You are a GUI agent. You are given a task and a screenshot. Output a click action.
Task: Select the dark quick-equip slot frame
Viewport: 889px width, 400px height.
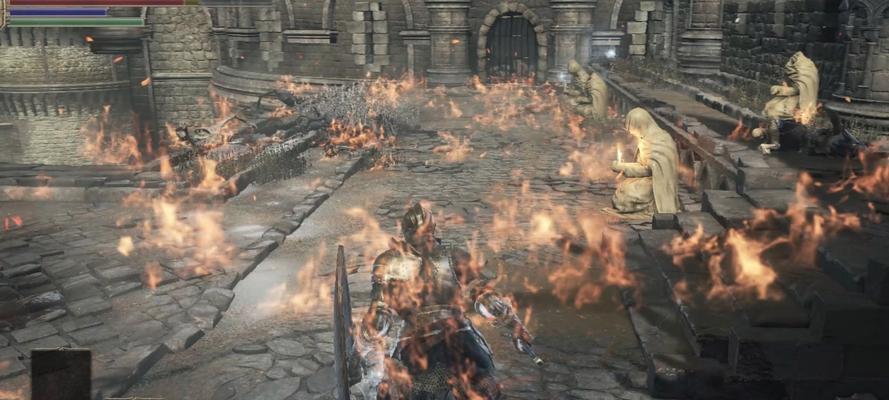pos(60,375)
